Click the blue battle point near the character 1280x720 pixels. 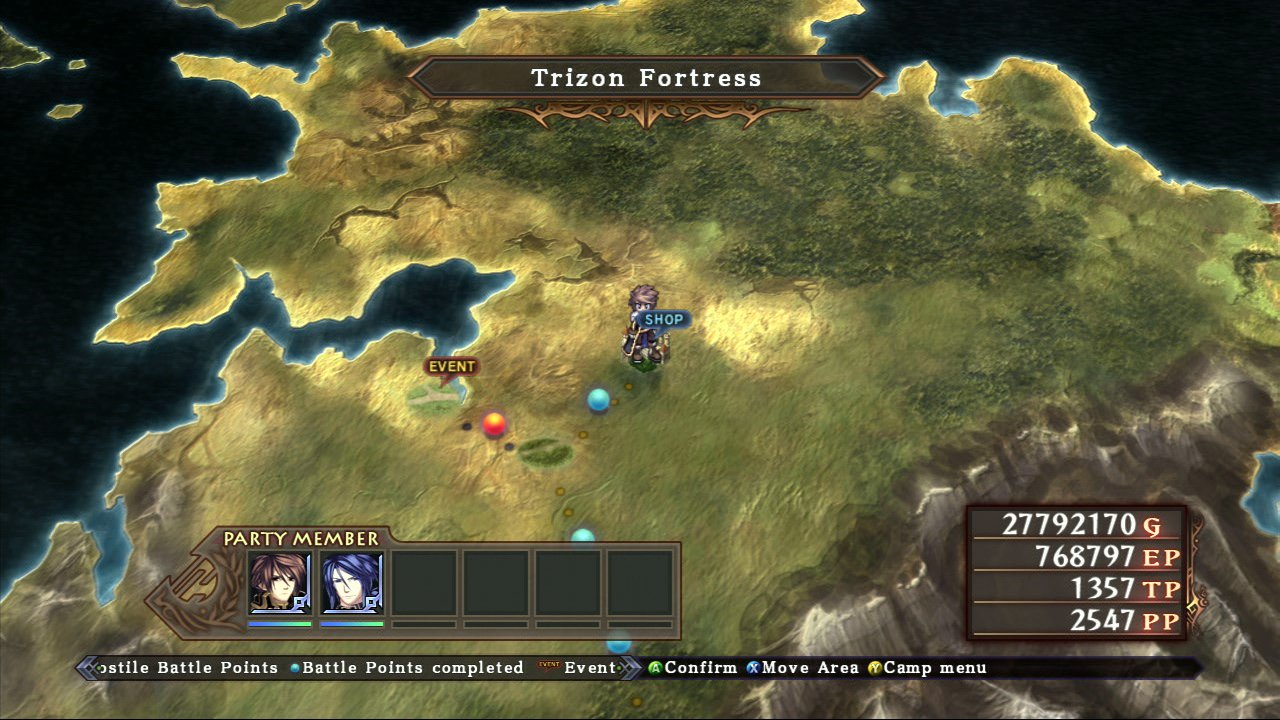600,399
